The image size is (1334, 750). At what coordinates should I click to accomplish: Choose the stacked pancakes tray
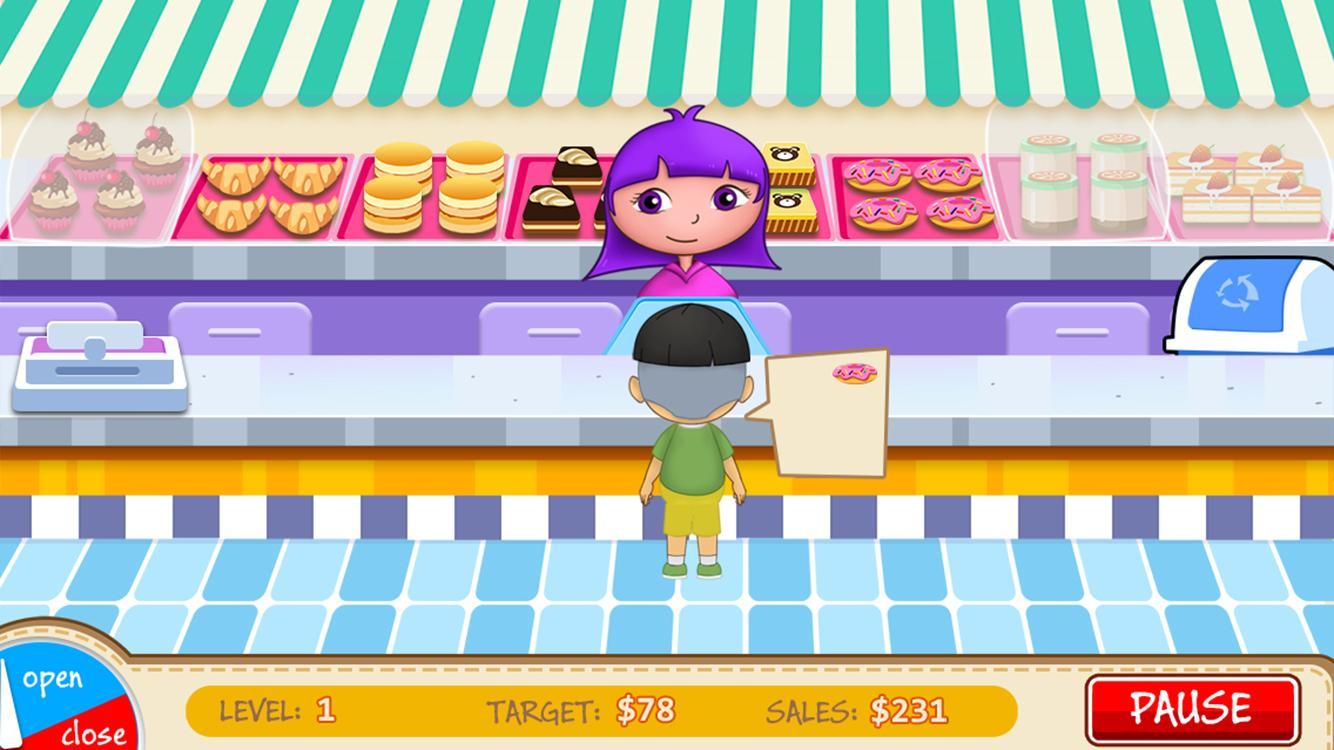pos(433,190)
